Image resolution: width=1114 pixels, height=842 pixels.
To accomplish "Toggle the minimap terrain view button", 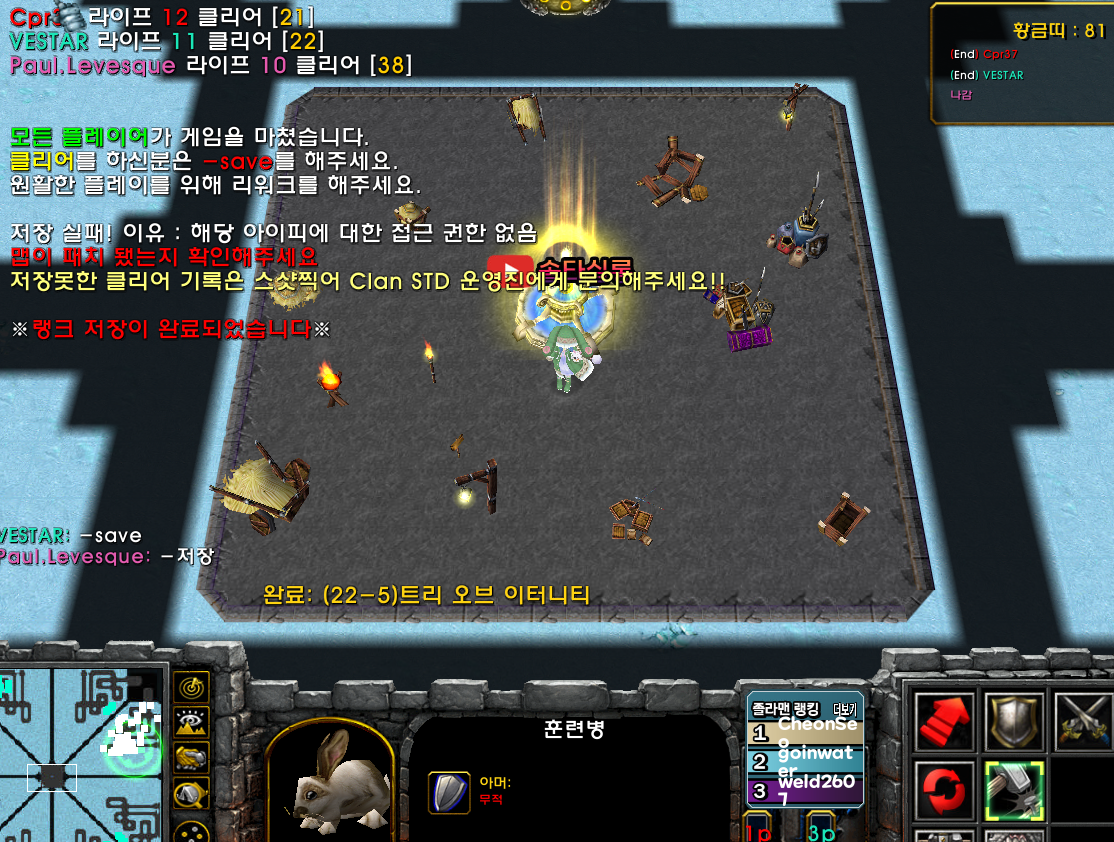I will (x=191, y=723).
